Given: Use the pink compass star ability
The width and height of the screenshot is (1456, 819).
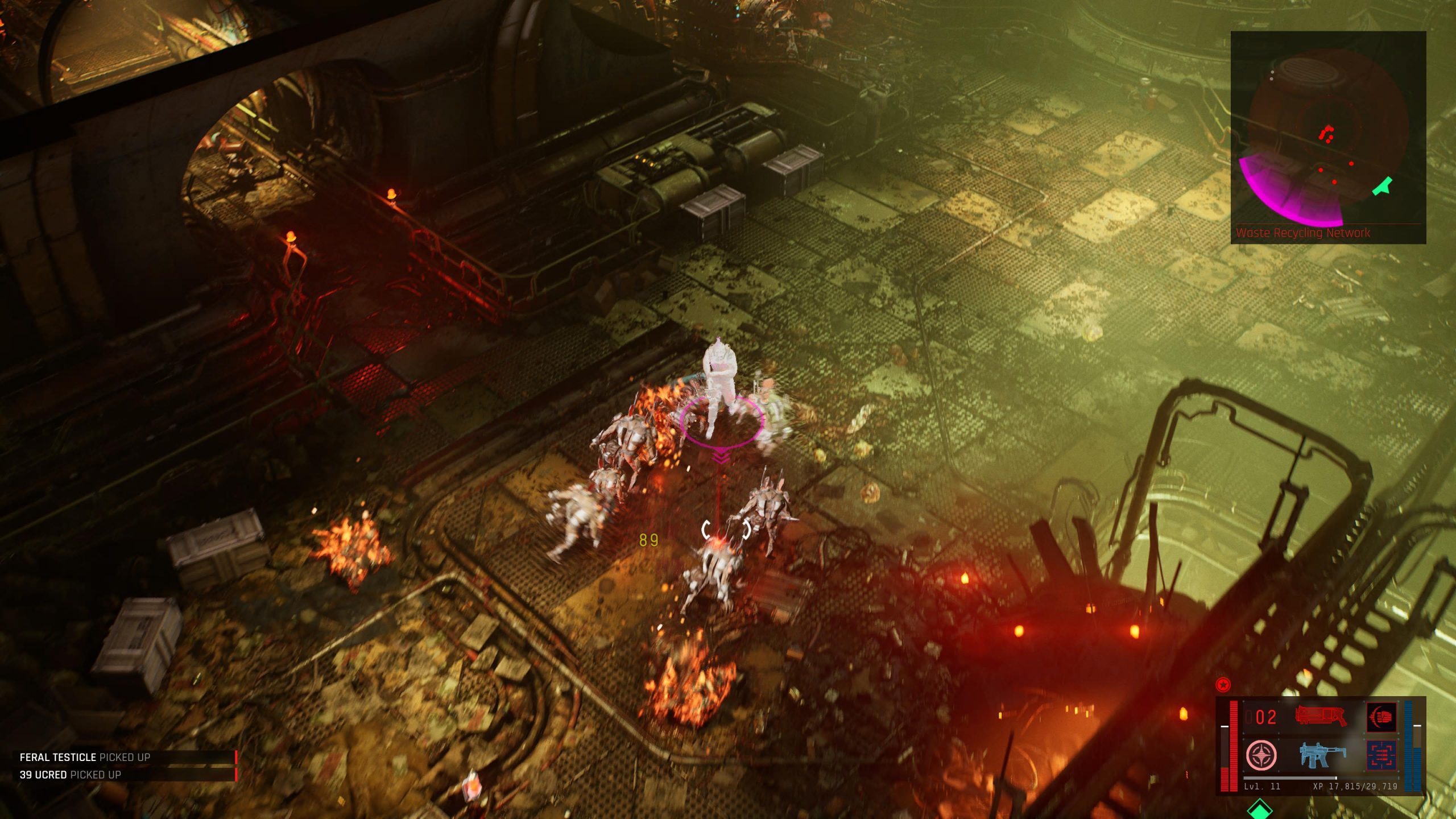Looking at the screenshot, I should pyautogui.click(x=1261, y=755).
